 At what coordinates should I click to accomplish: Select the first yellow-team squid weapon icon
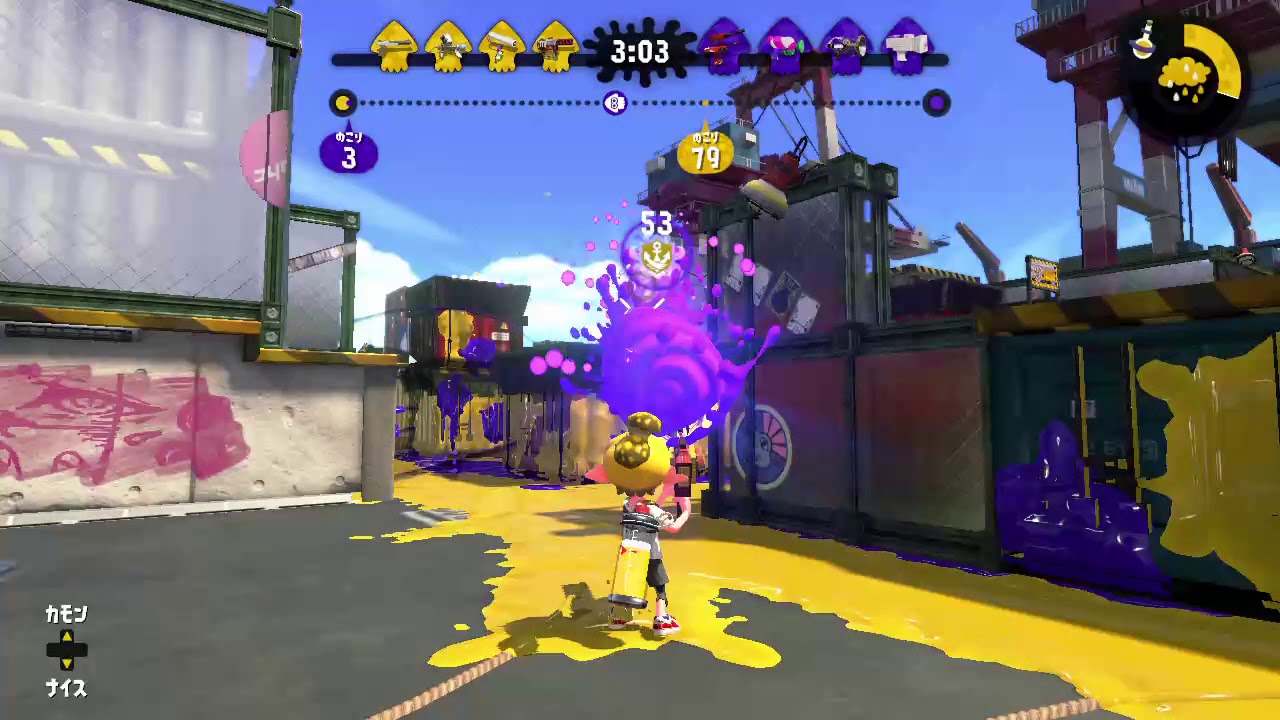(x=395, y=45)
